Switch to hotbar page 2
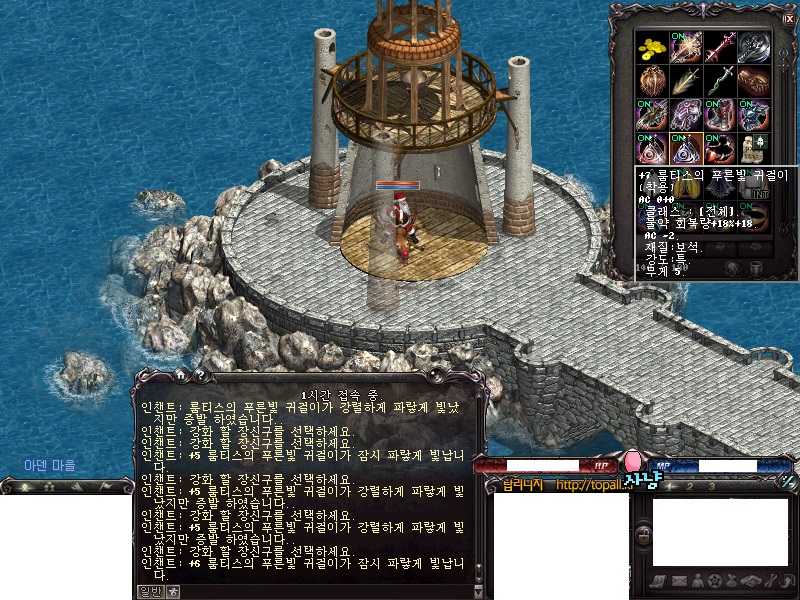This screenshot has height=600, width=800. point(691,486)
